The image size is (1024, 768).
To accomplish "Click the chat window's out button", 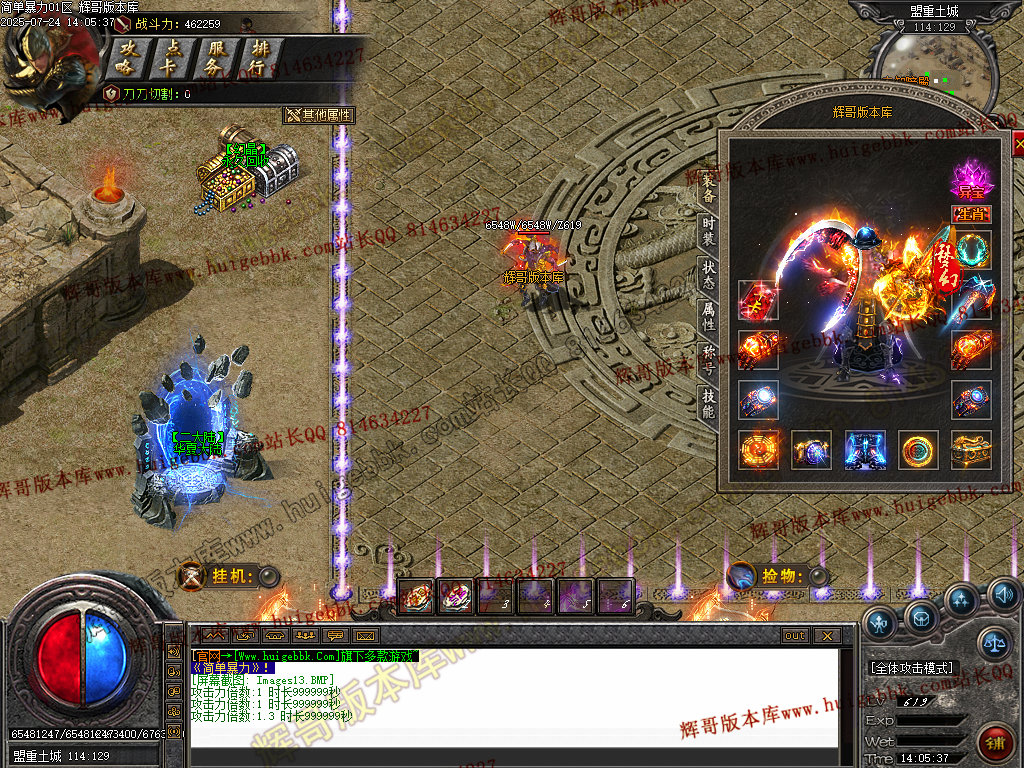I will [x=794, y=636].
